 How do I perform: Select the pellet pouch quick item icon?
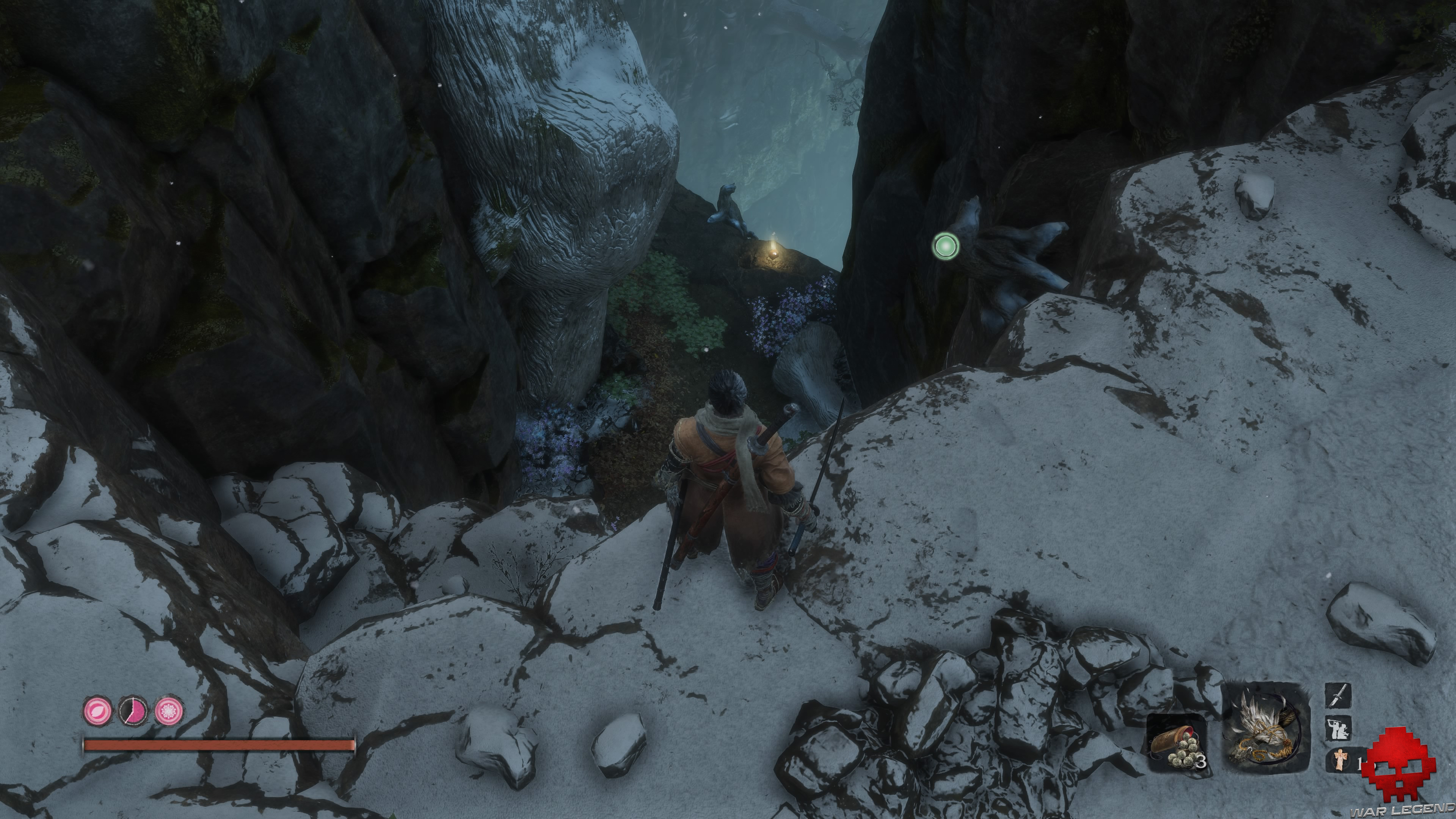pos(1178,746)
